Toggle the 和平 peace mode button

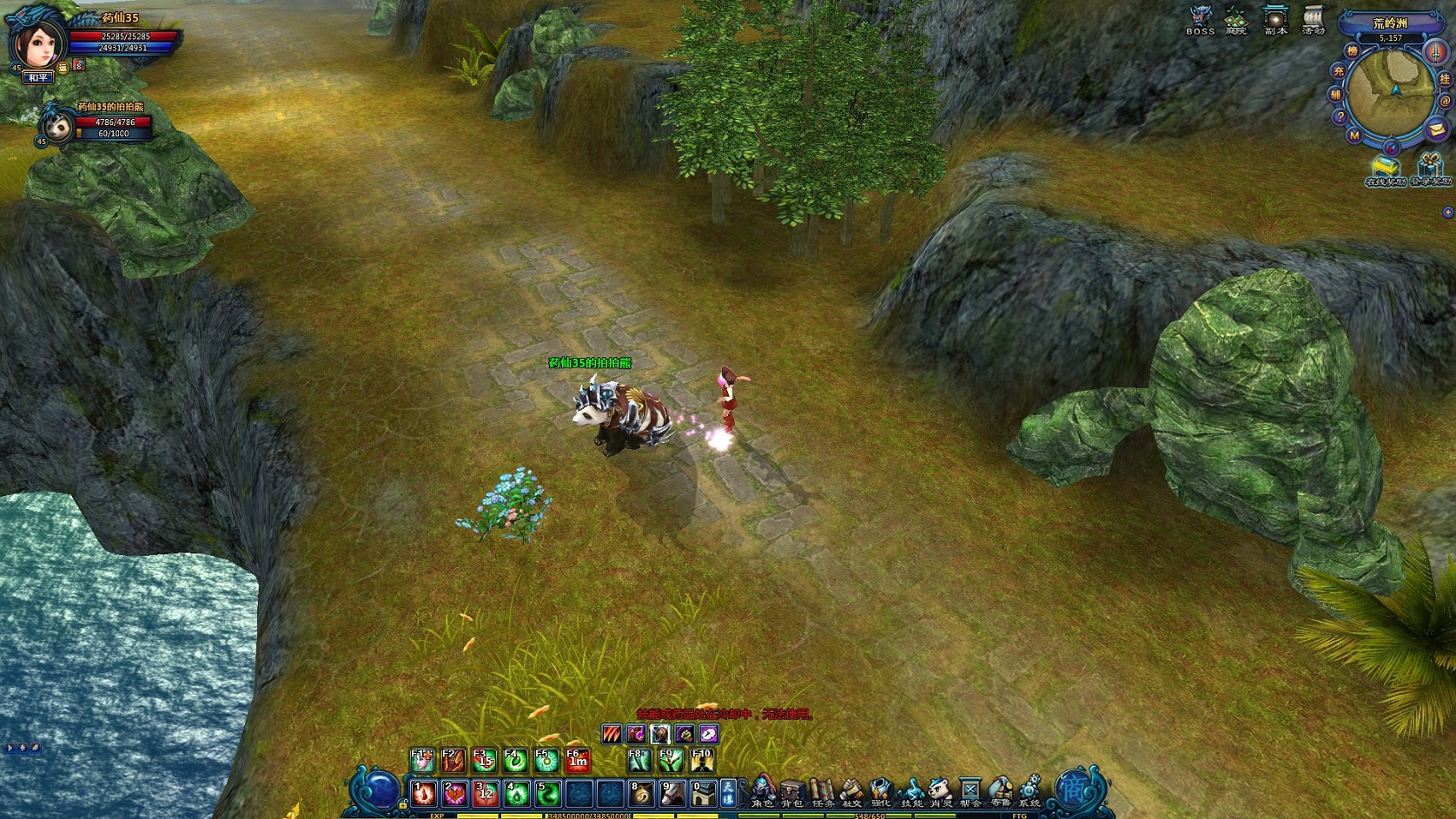[x=38, y=78]
